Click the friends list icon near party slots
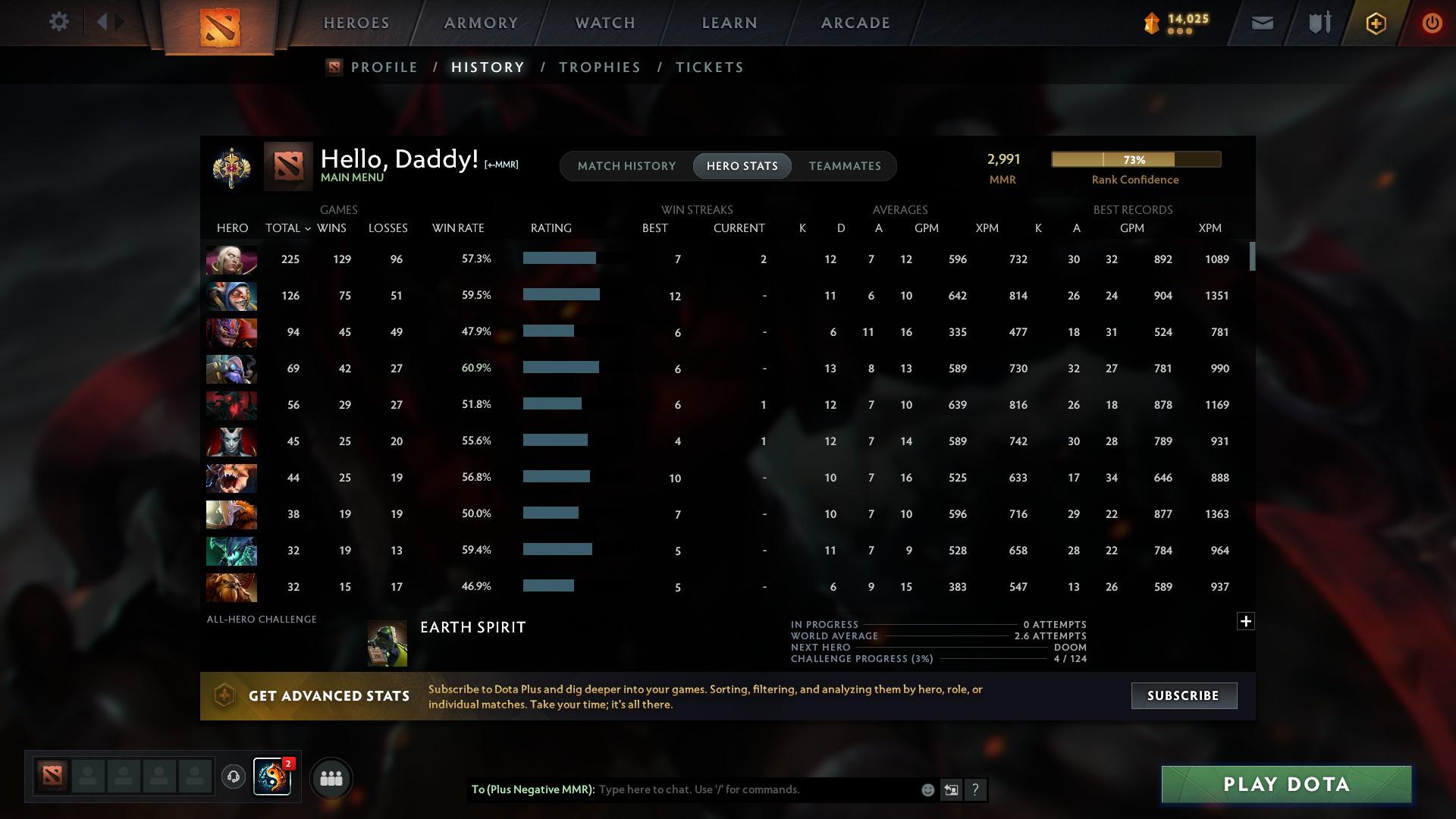This screenshot has width=1456, height=819. click(x=331, y=778)
